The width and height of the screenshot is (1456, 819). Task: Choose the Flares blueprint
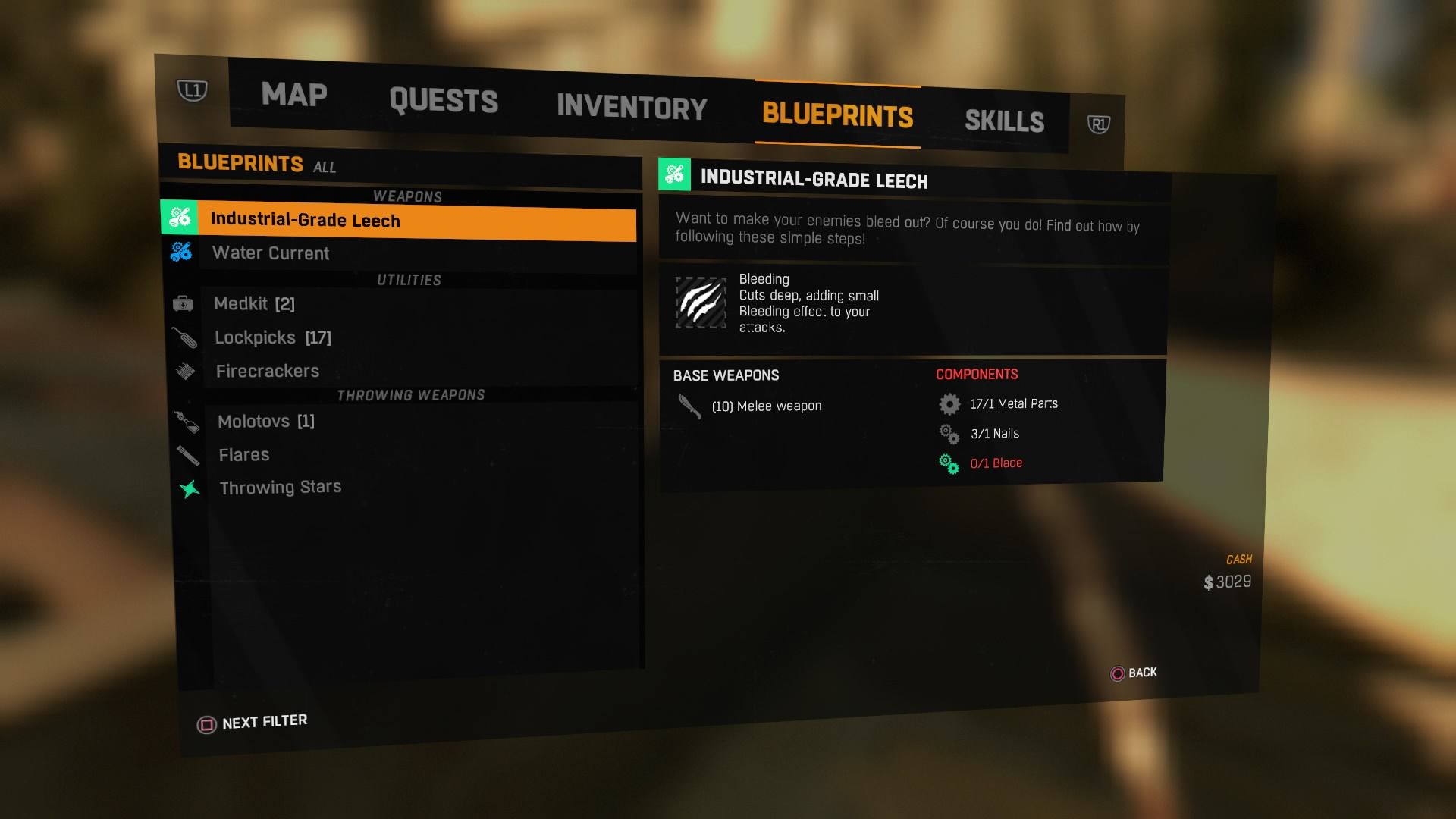pyautogui.click(x=244, y=455)
